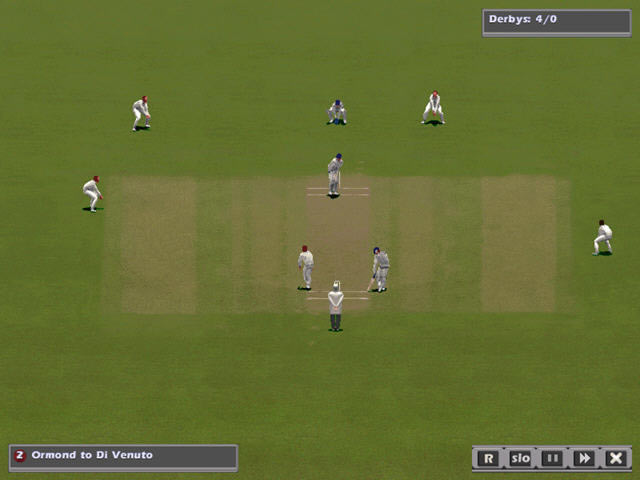Click the R replay button
This screenshot has height=480, width=640.
(487, 458)
